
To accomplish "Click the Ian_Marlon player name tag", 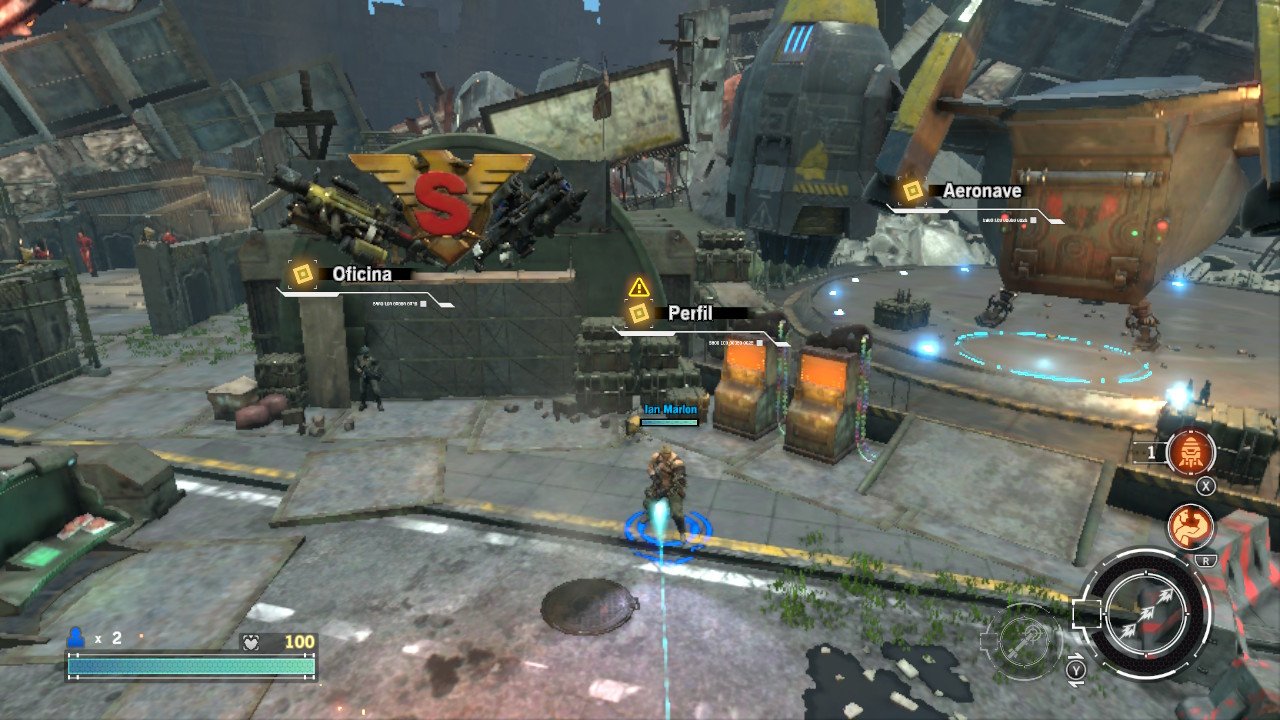I will click(x=670, y=410).
